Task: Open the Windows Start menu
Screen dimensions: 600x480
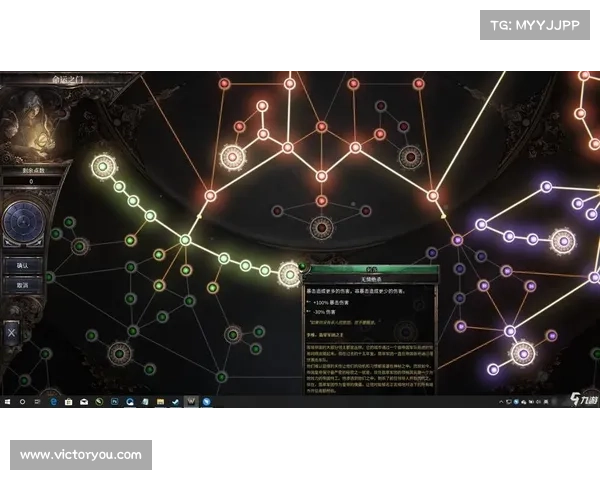Action: (x=6, y=402)
